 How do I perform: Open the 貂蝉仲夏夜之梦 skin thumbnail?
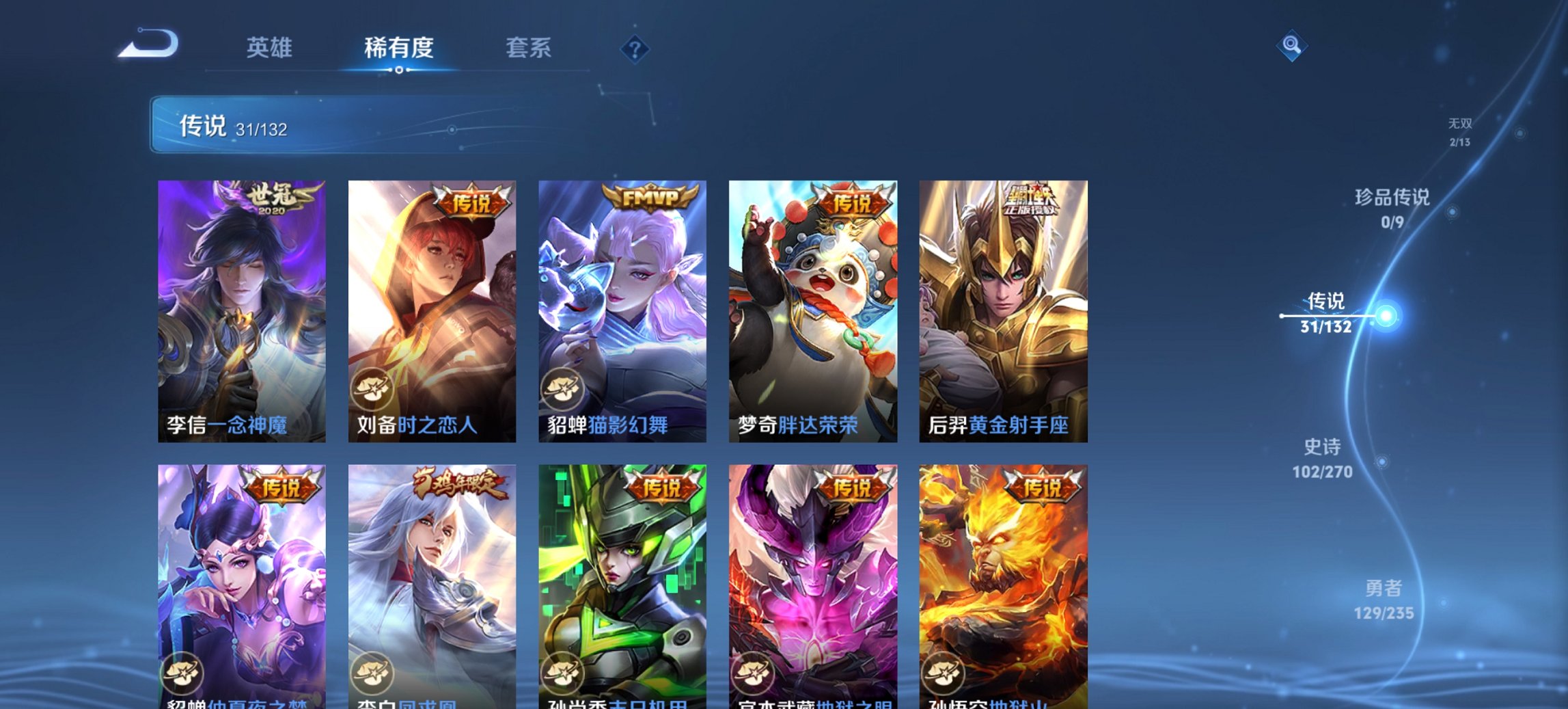(240, 585)
